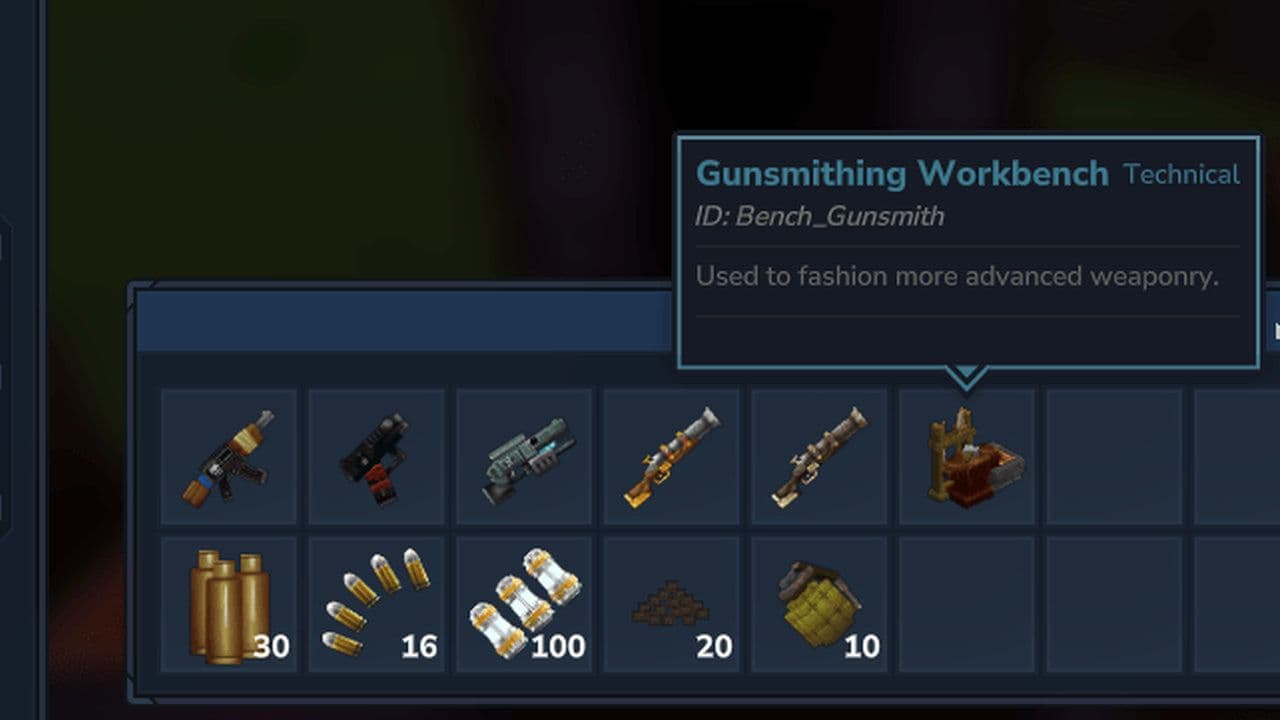Select the black pistol item
Viewport: 1280px width, 720px height.
click(x=375, y=456)
